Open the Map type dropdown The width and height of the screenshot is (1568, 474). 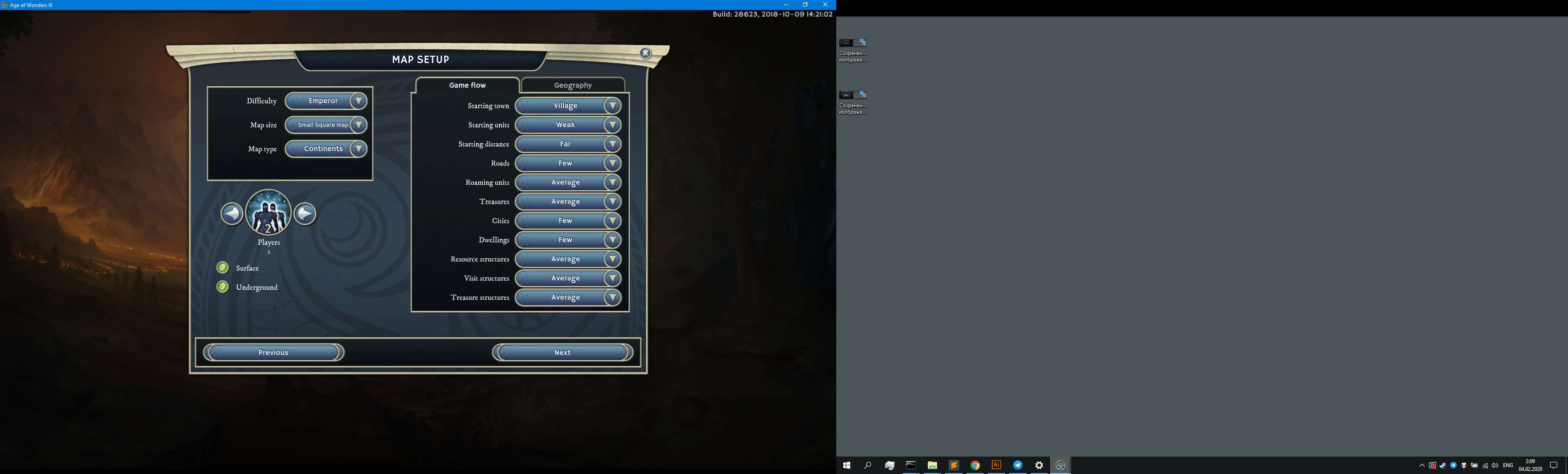point(326,149)
